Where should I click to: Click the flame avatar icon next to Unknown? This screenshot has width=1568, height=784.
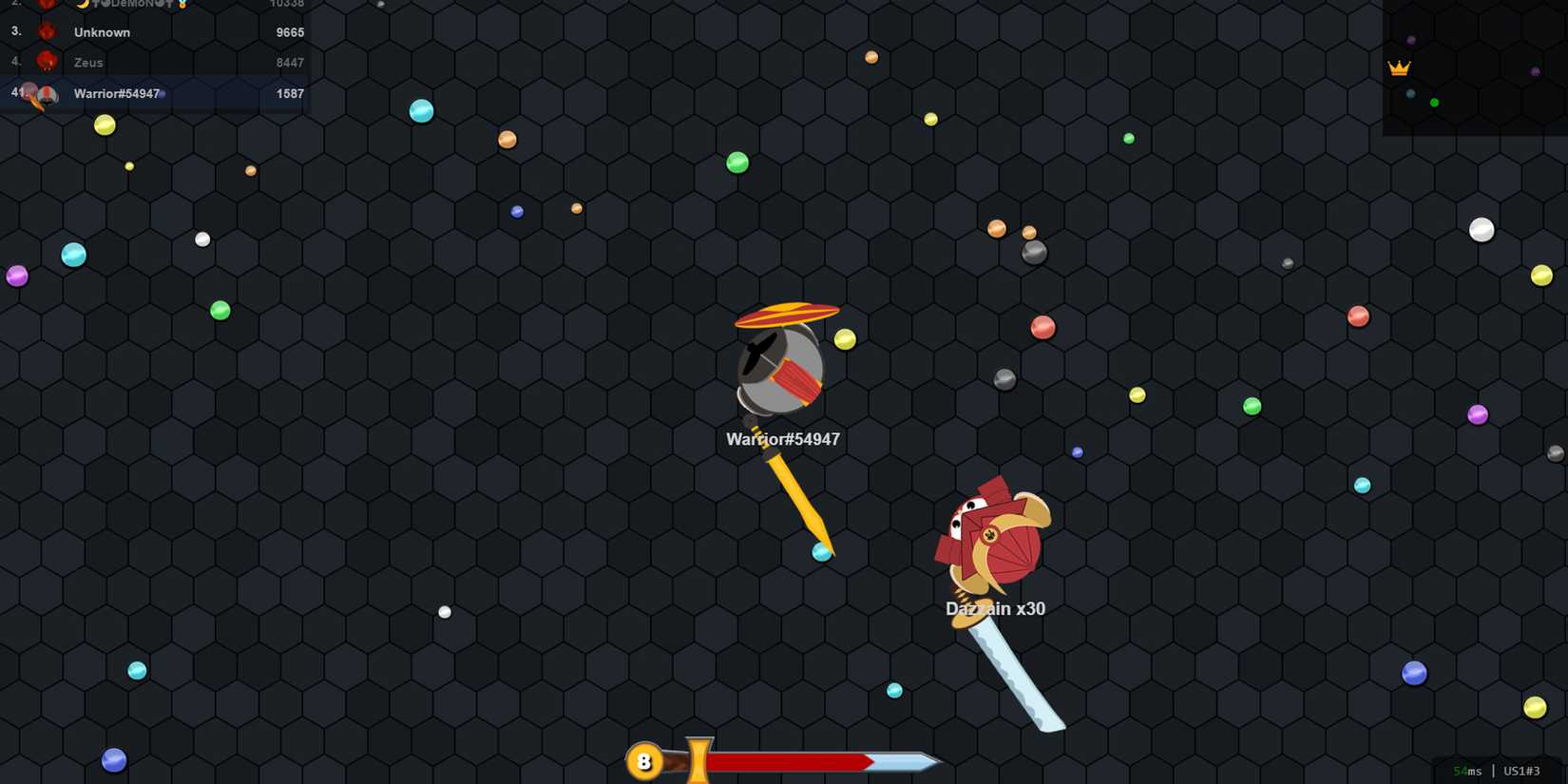(47, 31)
